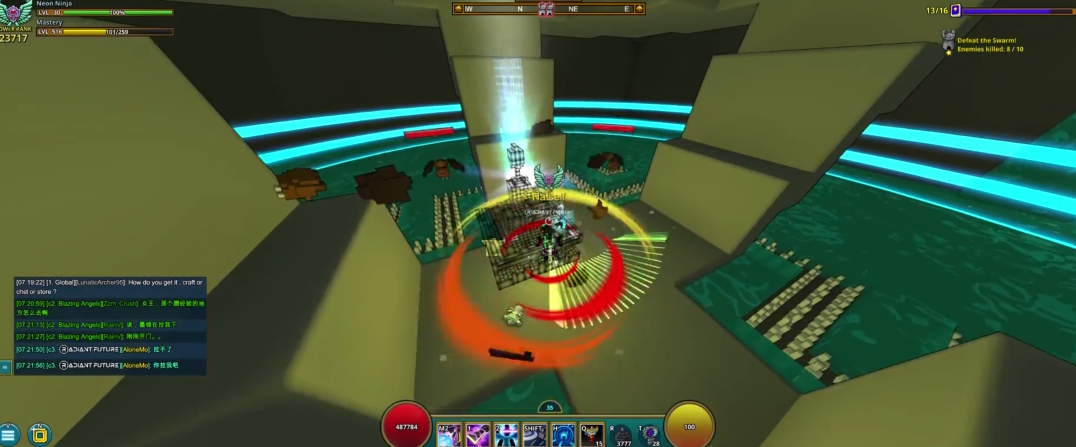1076x447 pixels.
Task: Click AloneMo's latest chat message
Action: (110, 365)
